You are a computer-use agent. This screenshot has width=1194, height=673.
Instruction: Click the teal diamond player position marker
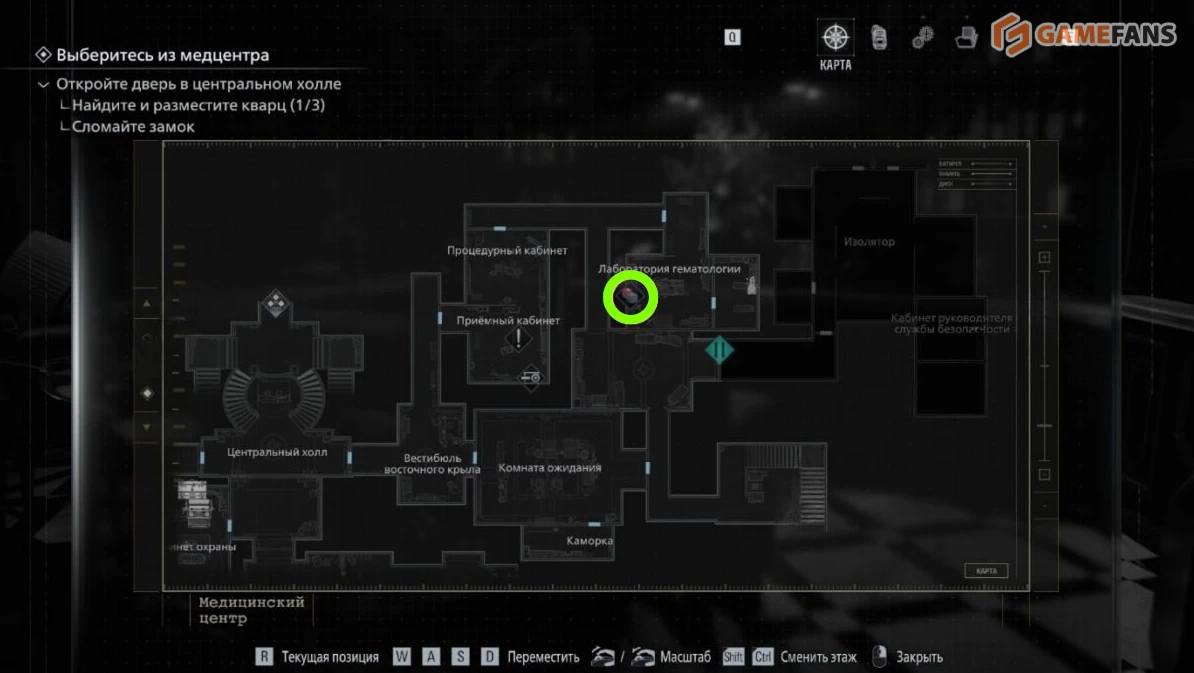[x=719, y=350]
